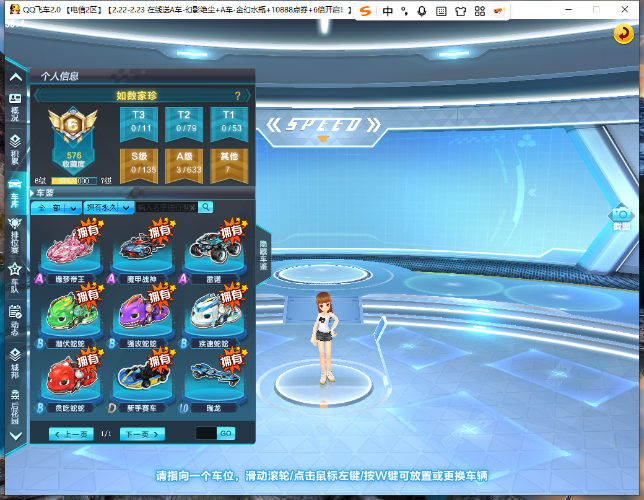Show the S级 car collection
Screen dimensions: 644x500
[140, 162]
